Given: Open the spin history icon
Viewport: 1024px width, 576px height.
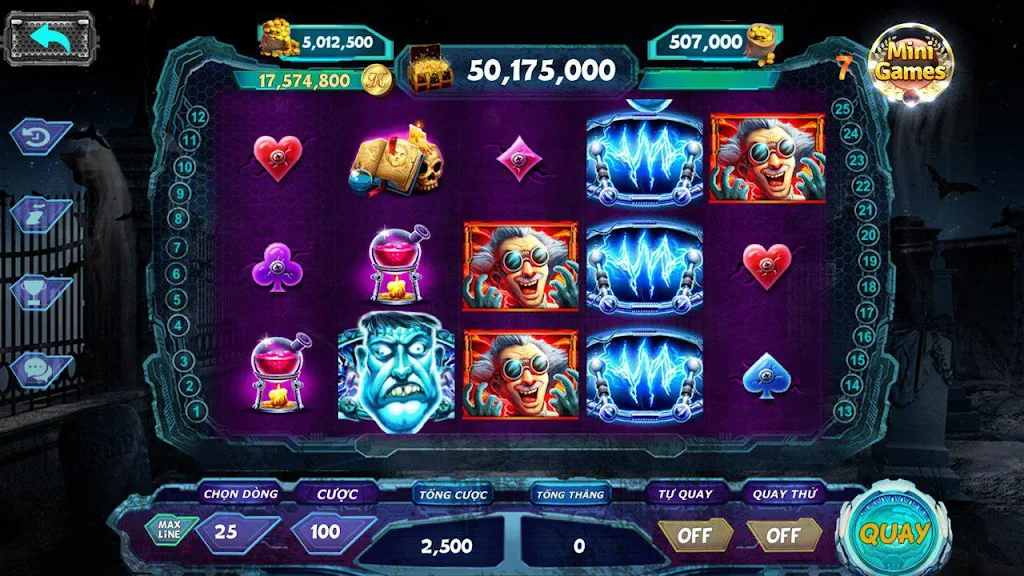Looking at the screenshot, I should point(42,136).
